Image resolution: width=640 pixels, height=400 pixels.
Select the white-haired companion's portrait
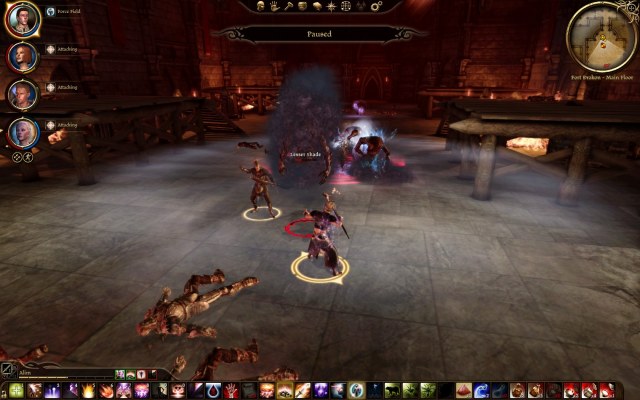[x=23, y=131]
